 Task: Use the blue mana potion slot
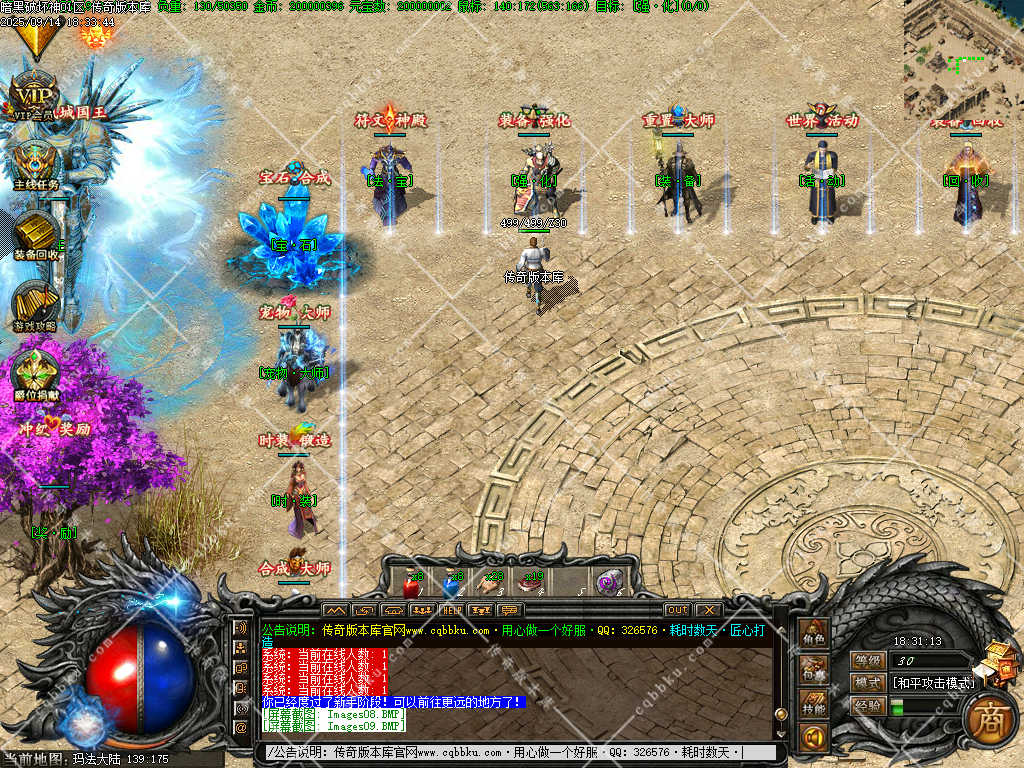coord(451,584)
